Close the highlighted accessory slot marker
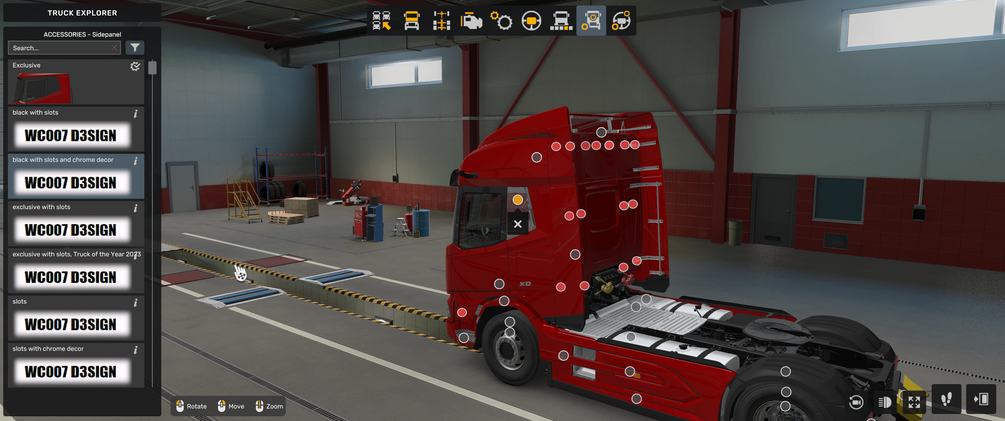This screenshot has width=1005, height=421. click(517, 224)
